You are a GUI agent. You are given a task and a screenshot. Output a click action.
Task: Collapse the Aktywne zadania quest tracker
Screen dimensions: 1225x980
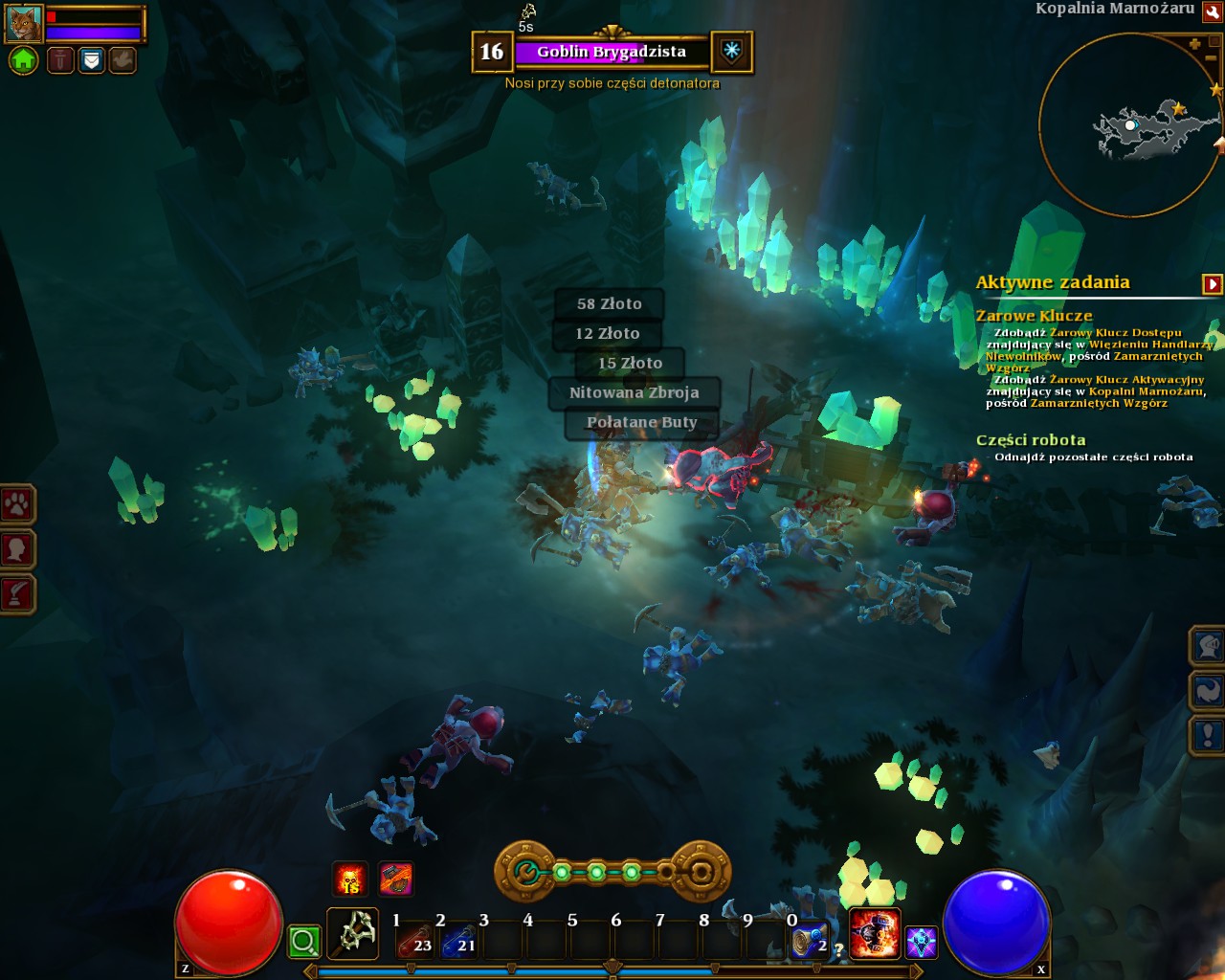(x=1213, y=283)
